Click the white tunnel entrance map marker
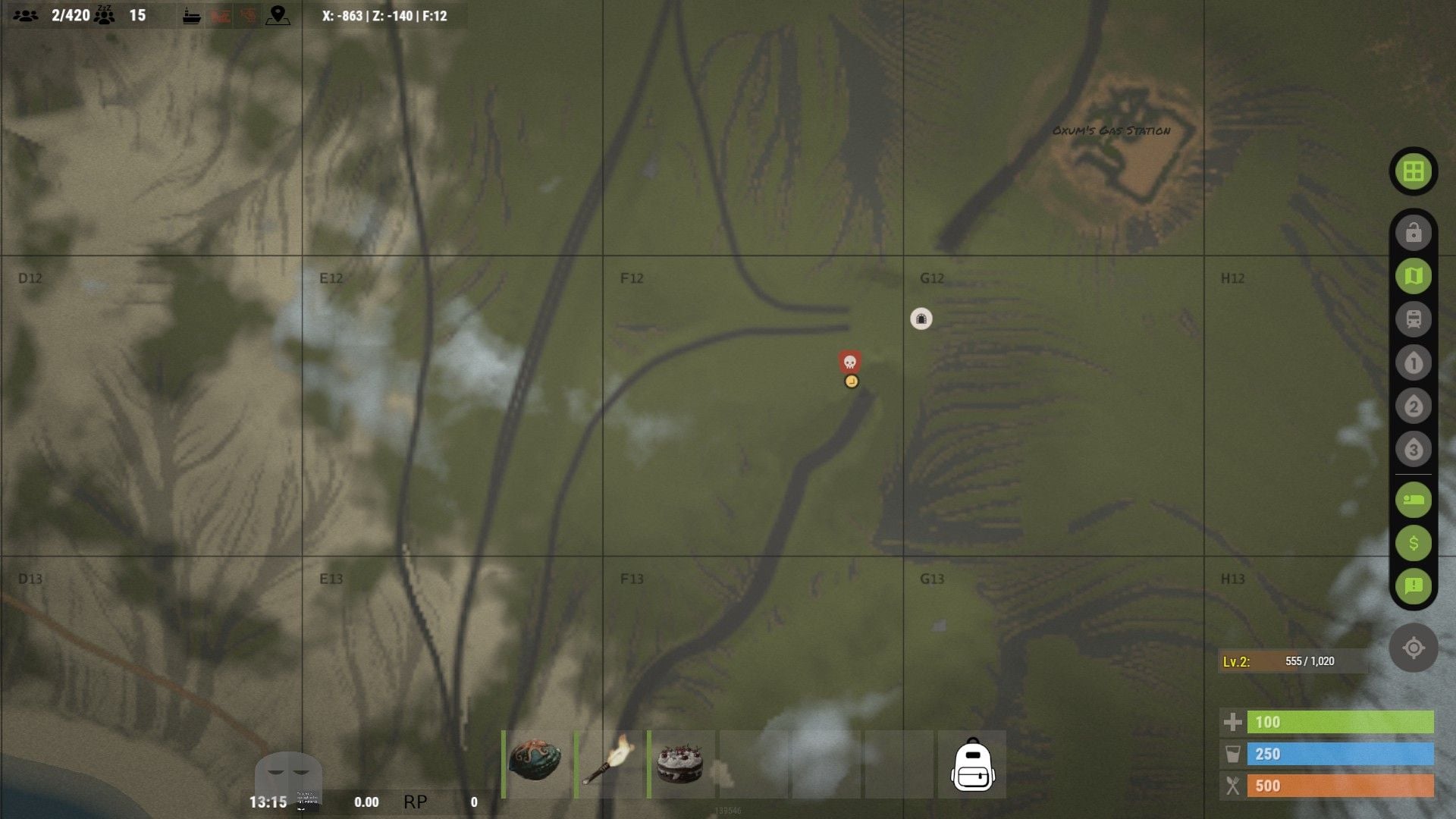The width and height of the screenshot is (1456, 819). (921, 318)
